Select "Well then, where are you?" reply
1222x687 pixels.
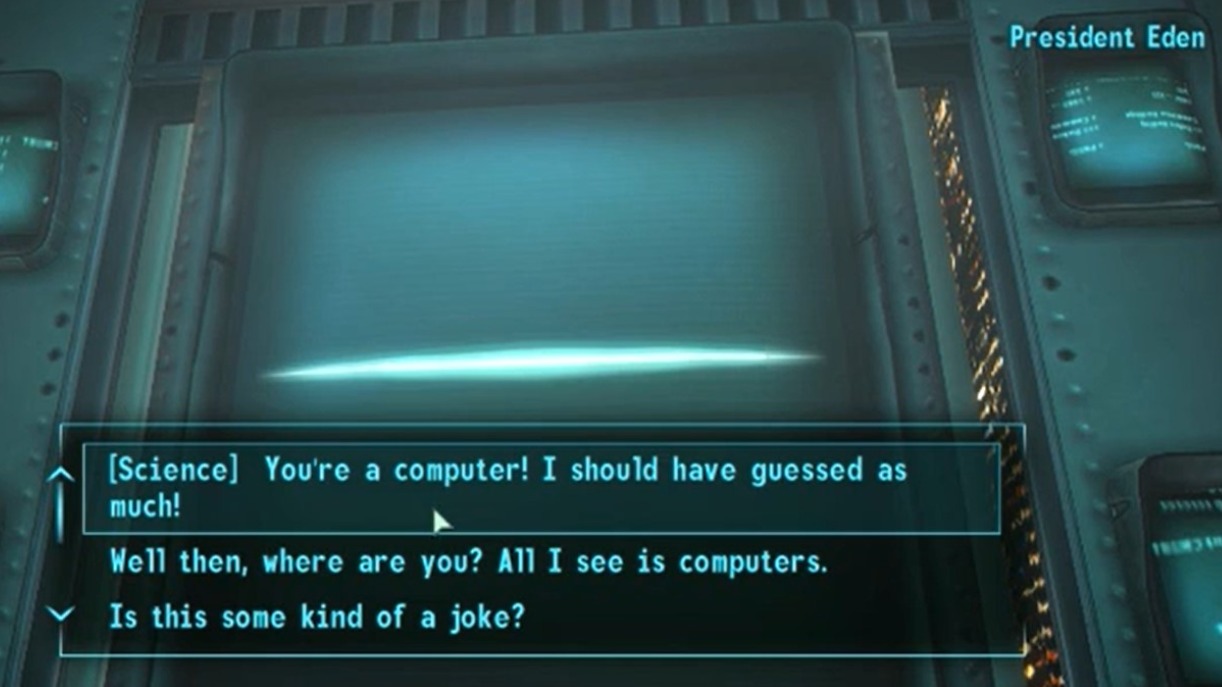[468, 562]
